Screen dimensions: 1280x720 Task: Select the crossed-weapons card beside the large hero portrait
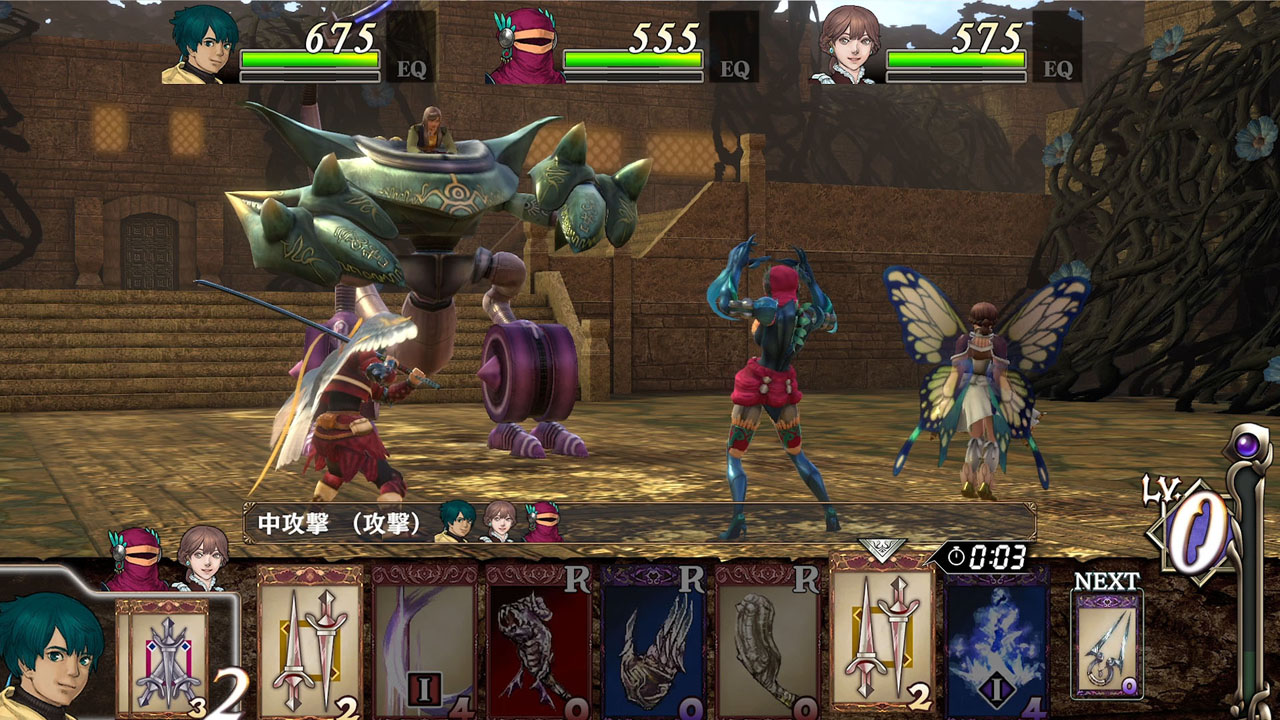[167, 655]
